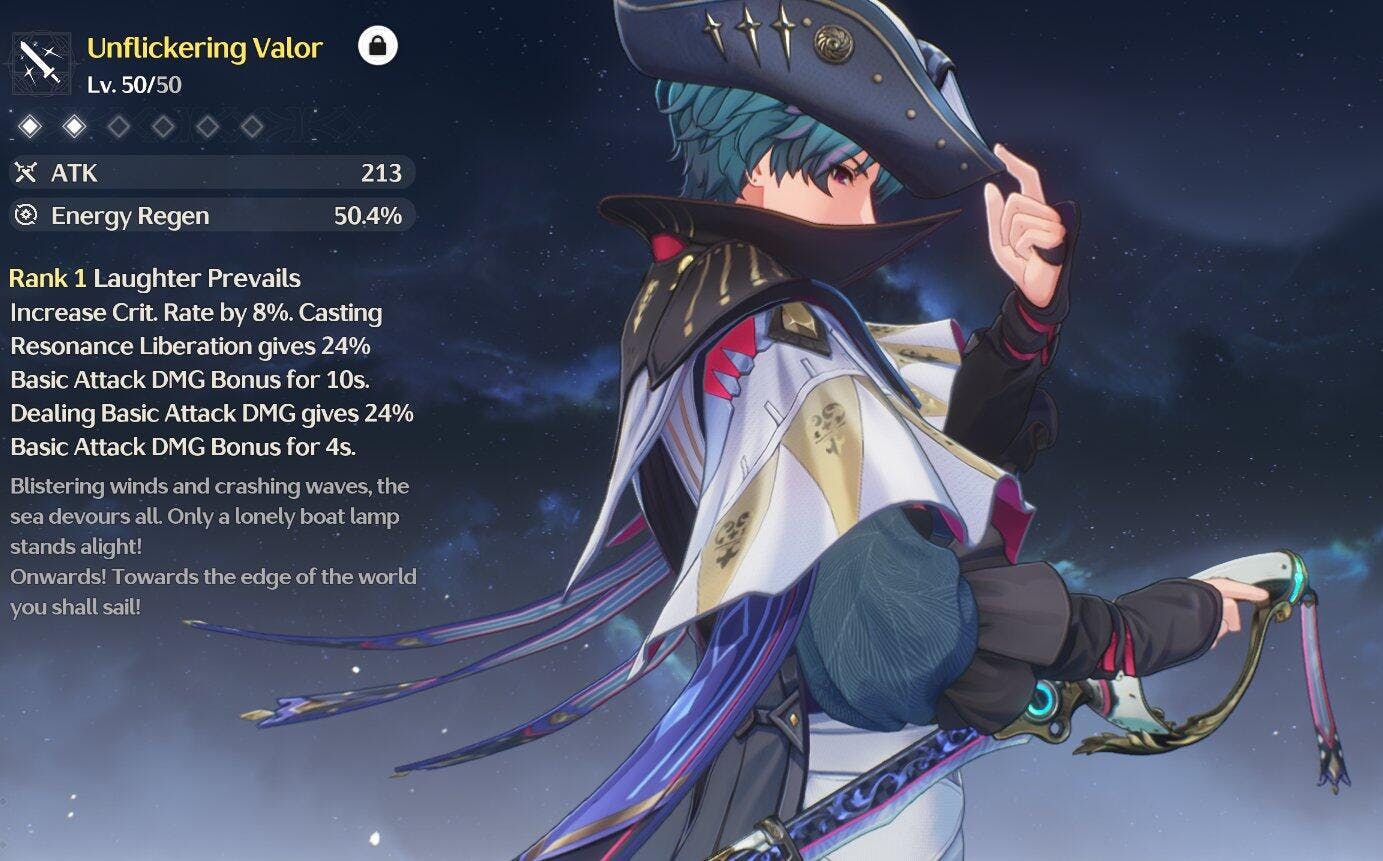
Task: Toggle the weapon lock icon
Action: (x=378, y=46)
